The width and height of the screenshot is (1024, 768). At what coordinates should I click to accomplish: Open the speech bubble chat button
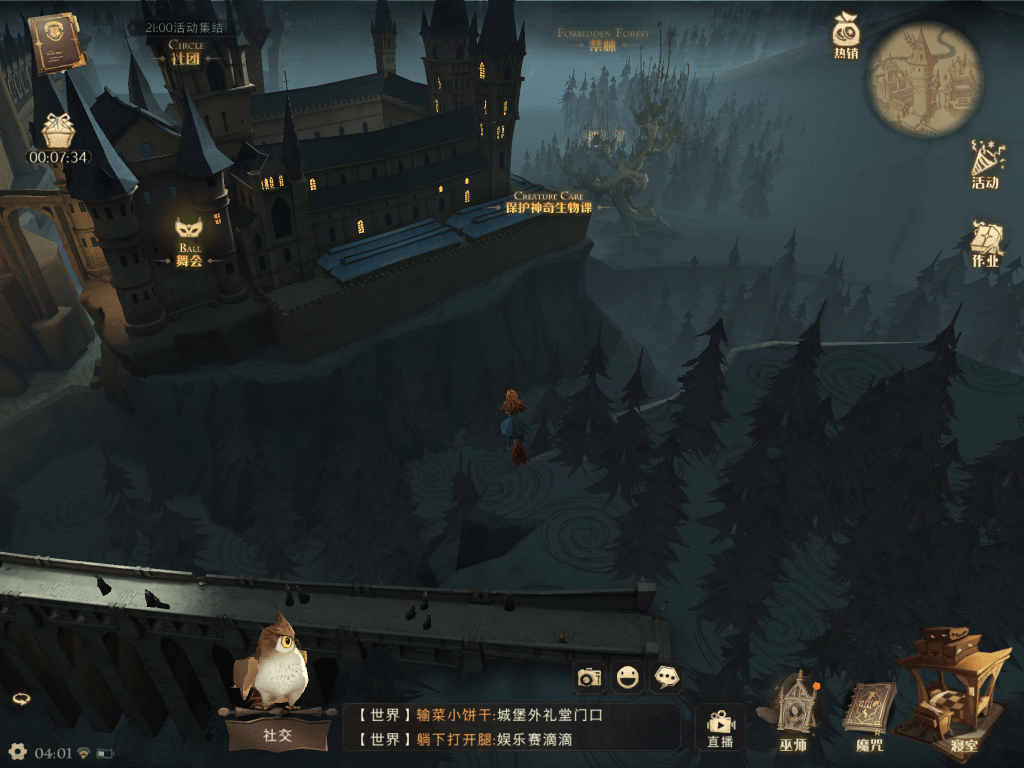666,678
